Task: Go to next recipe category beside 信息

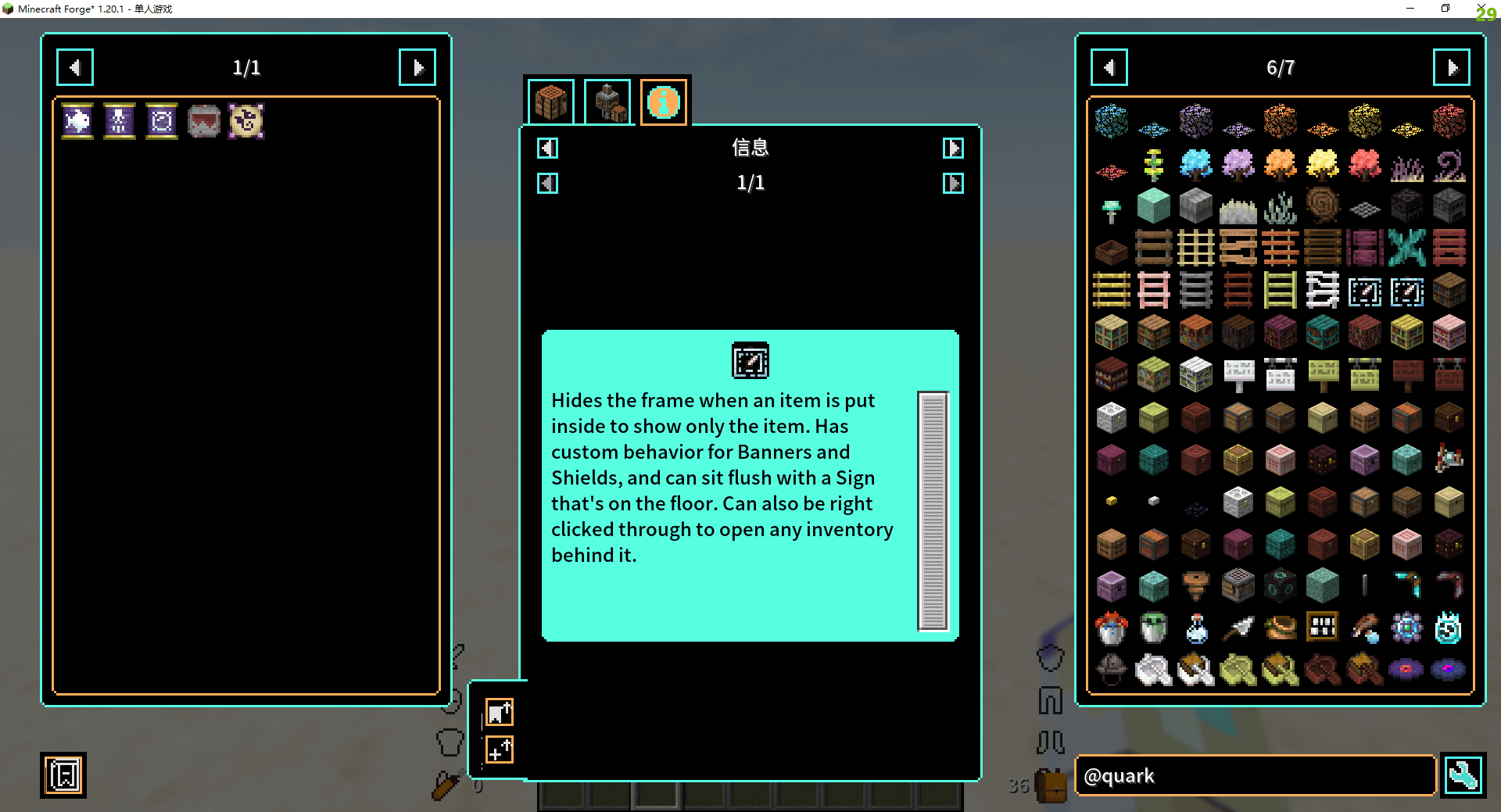Action: coord(953,148)
